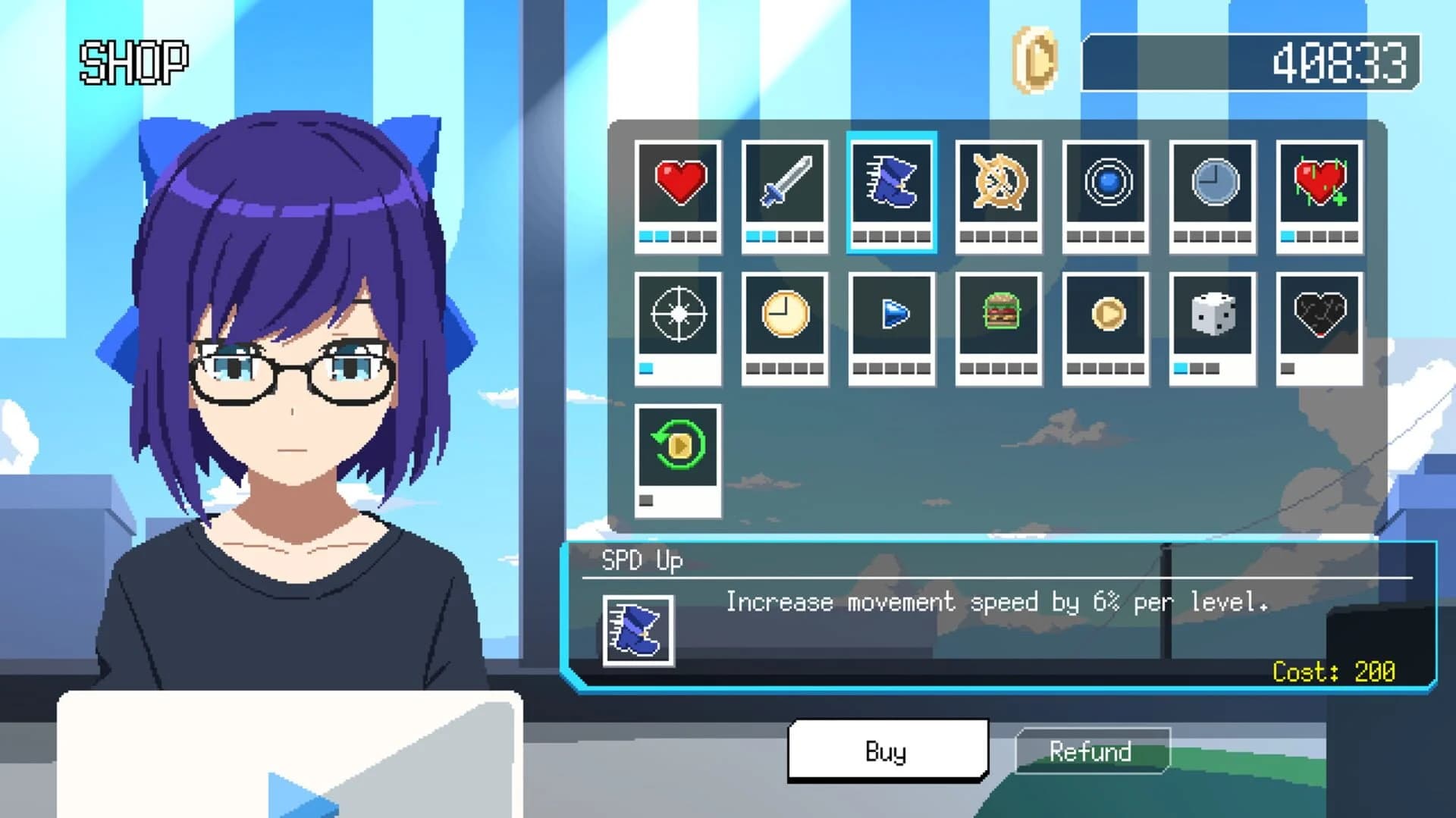Viewport: 1456px width, 818px height.
Task: Click the highlighted SPD Up boot icon
Action: (891, 186)
